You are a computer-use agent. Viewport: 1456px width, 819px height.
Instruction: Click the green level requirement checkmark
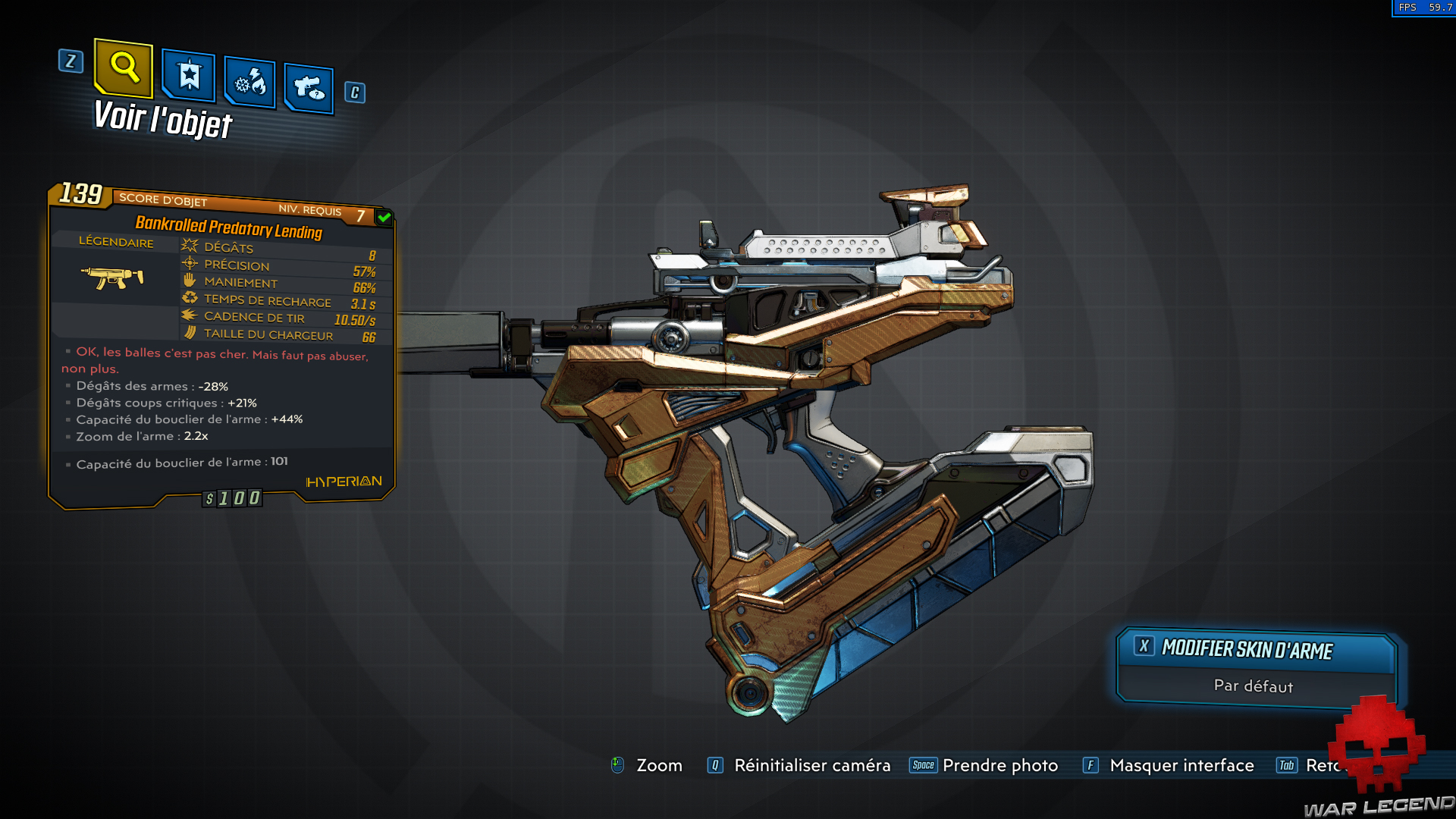(383, 217)
